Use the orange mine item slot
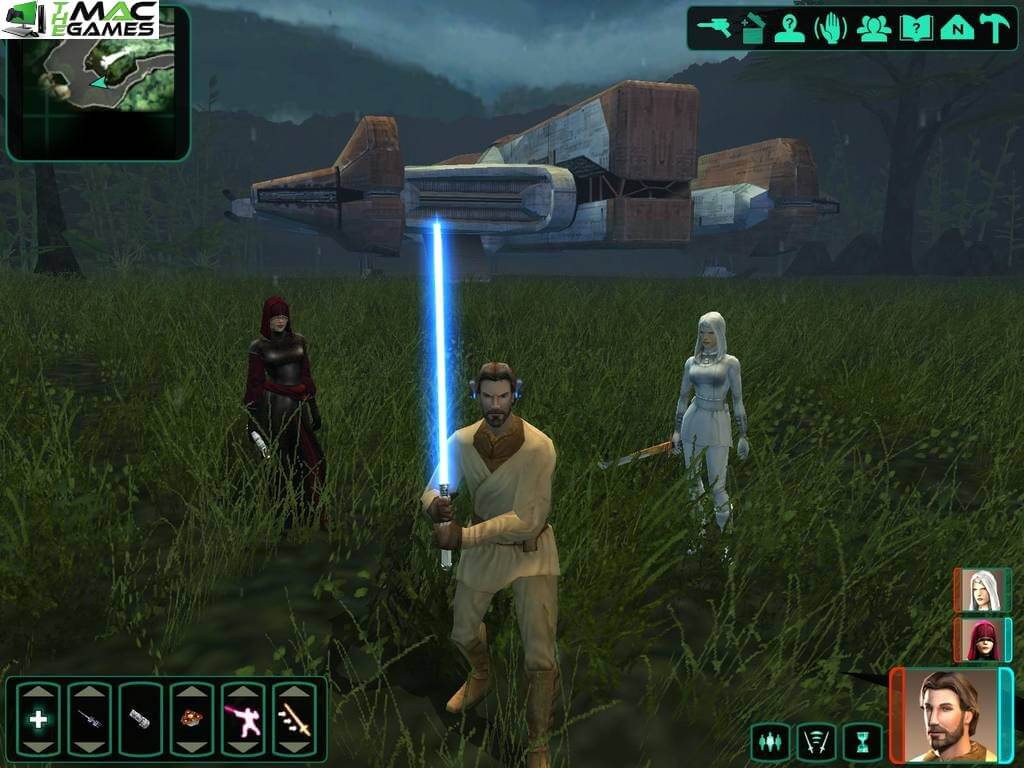The image size is (1024, 768). tap(192, 719)
